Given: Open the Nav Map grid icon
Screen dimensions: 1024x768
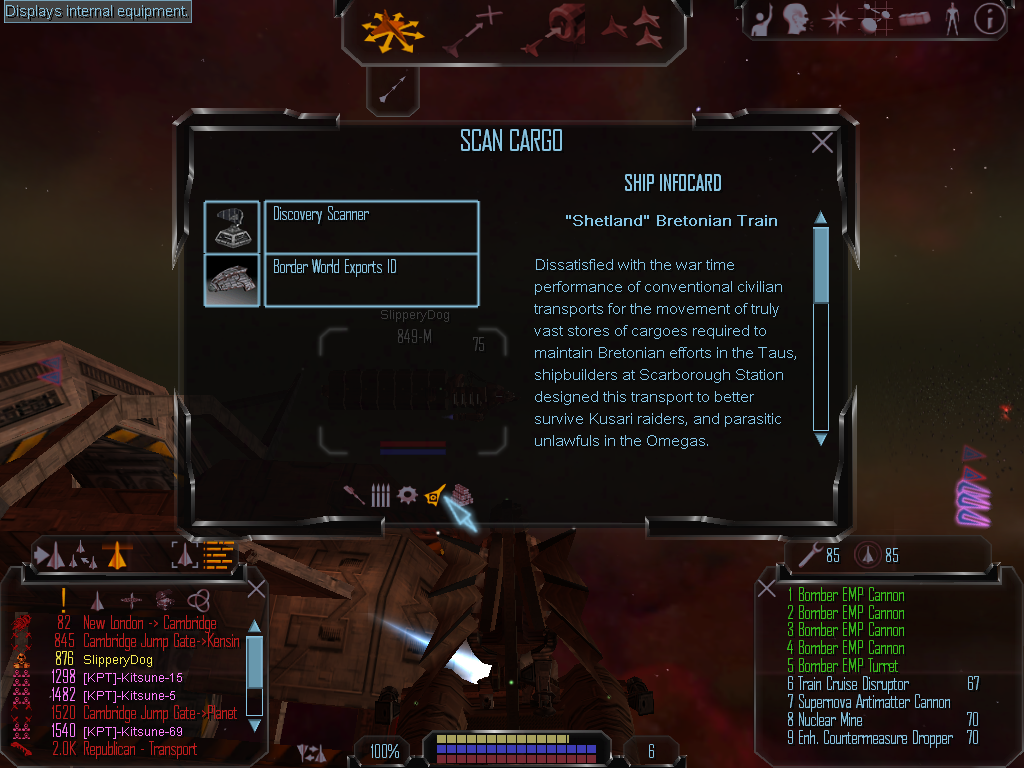Looking at the screenshot, I should 875,19.
